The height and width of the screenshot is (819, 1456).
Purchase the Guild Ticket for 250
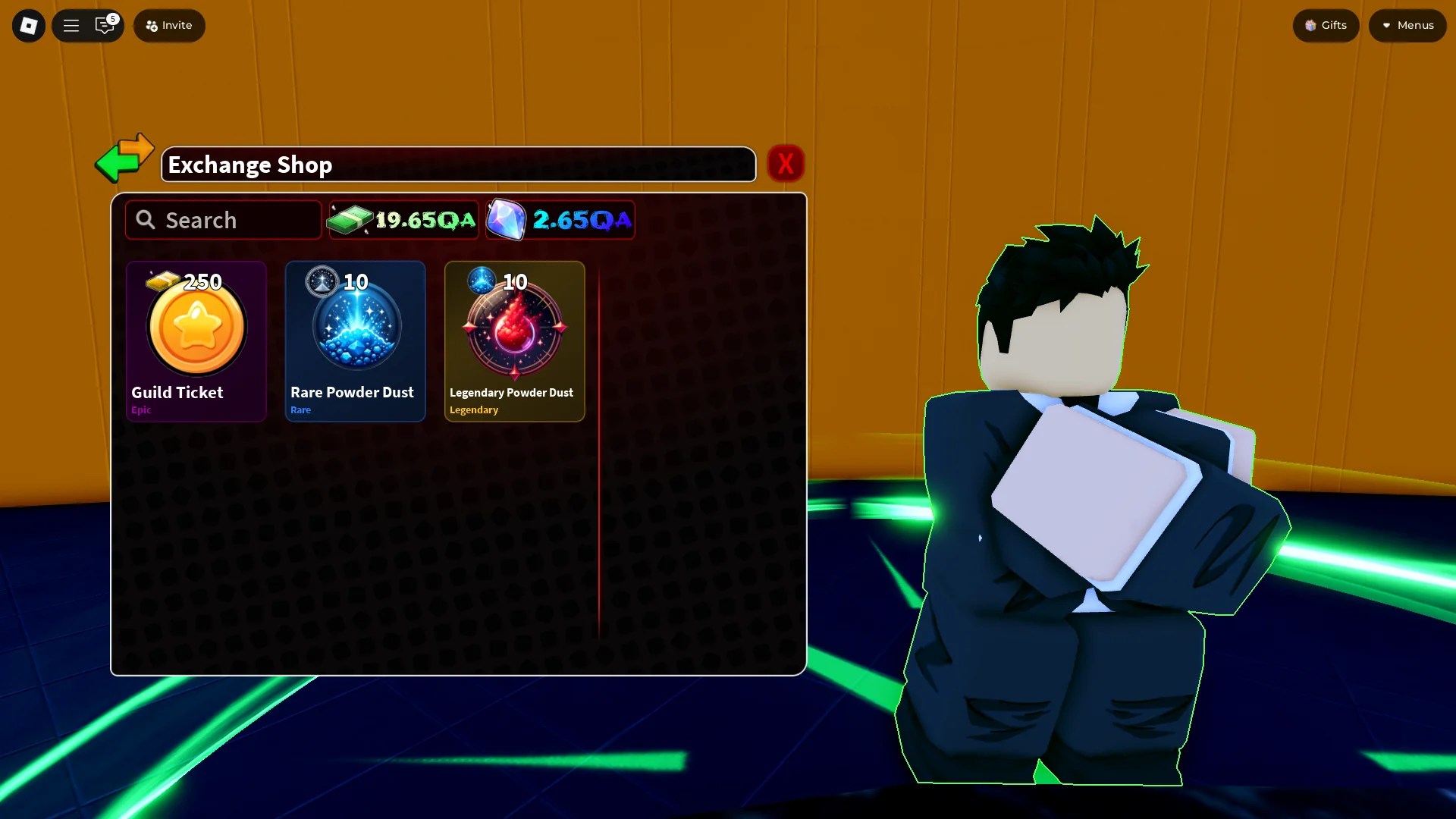click(x=196, y=341)
